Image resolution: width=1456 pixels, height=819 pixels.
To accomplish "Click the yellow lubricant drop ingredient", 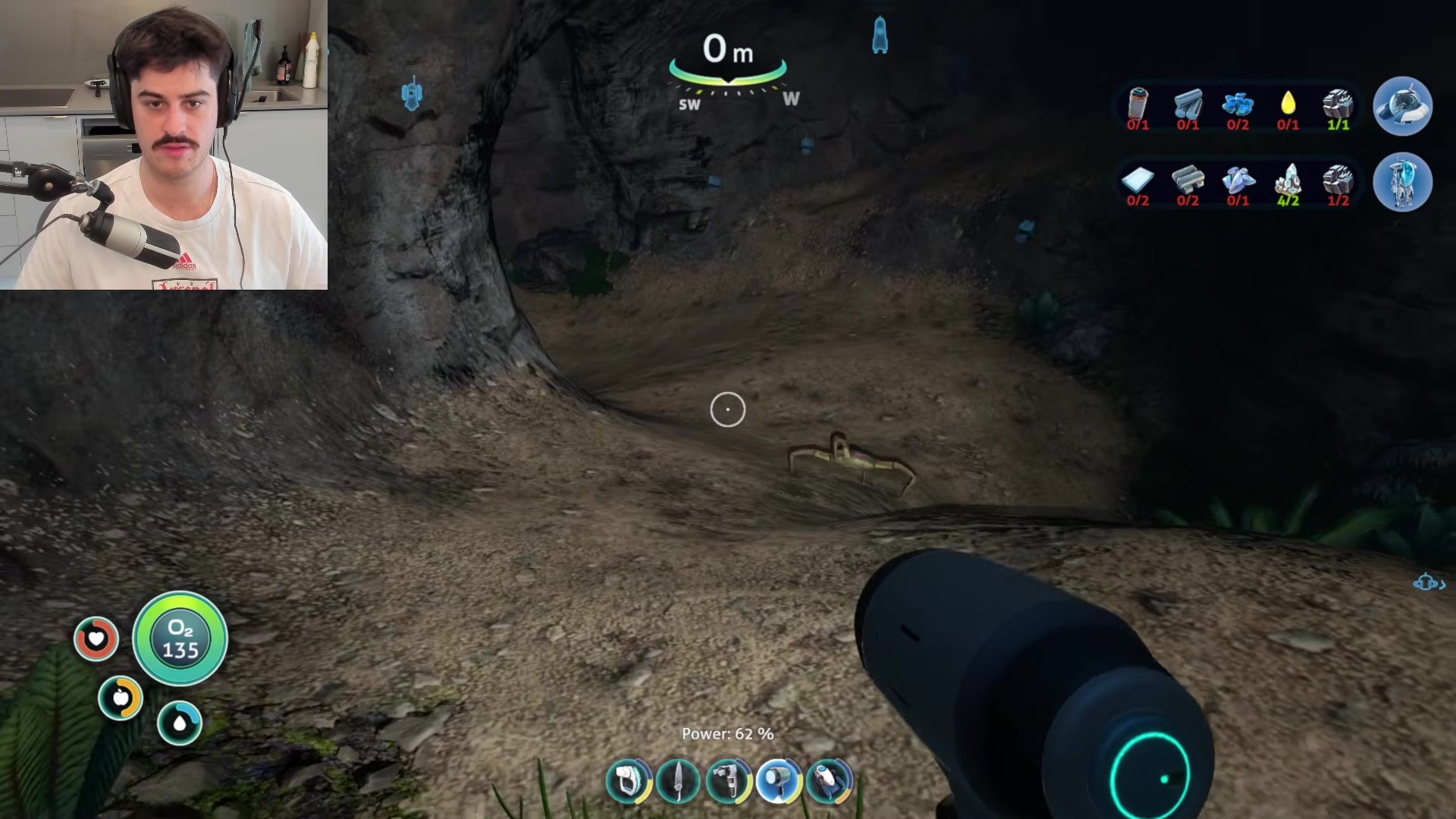I will 1288,104.
